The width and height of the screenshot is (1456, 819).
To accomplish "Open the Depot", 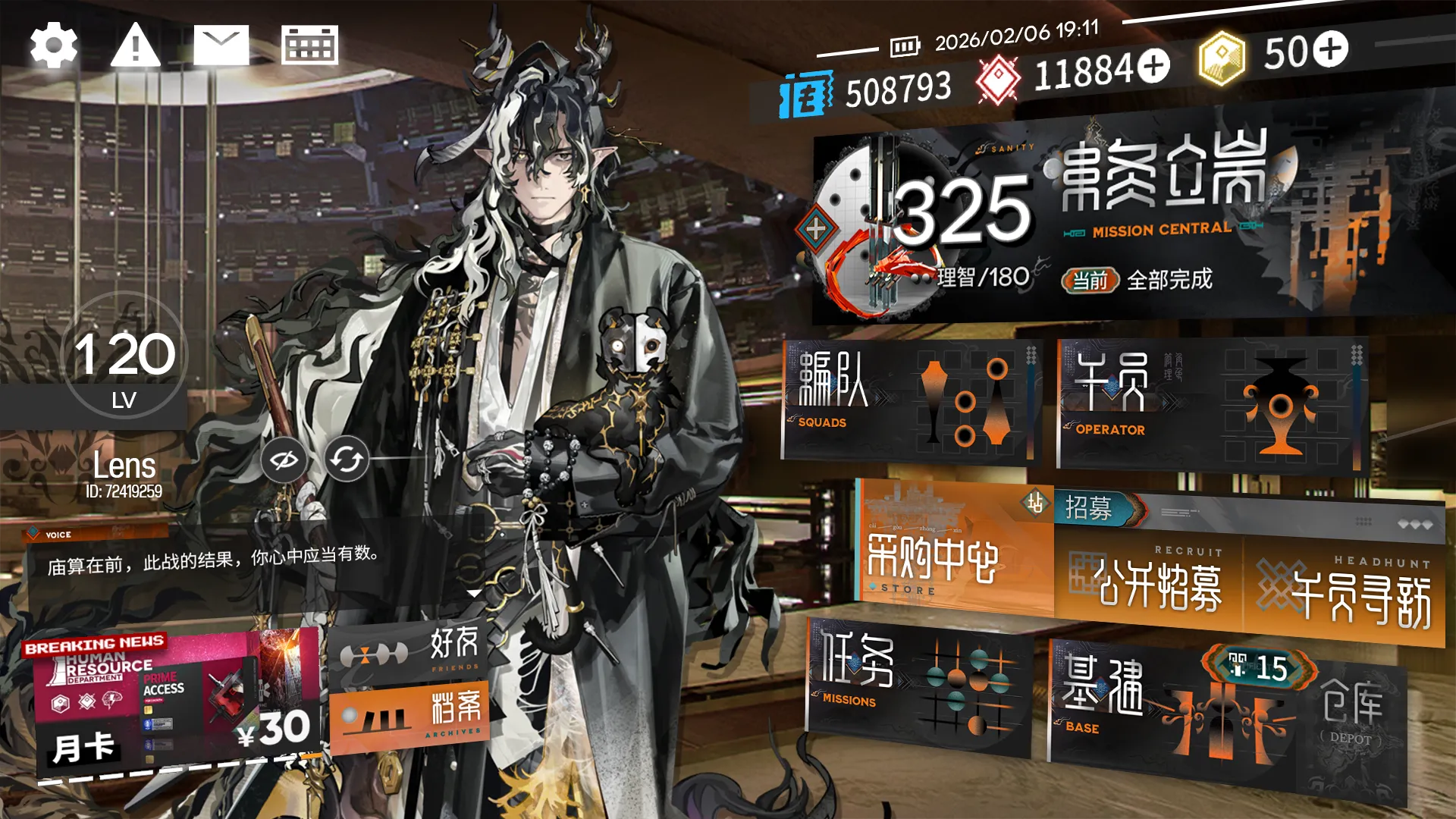I will point(1351,717).
